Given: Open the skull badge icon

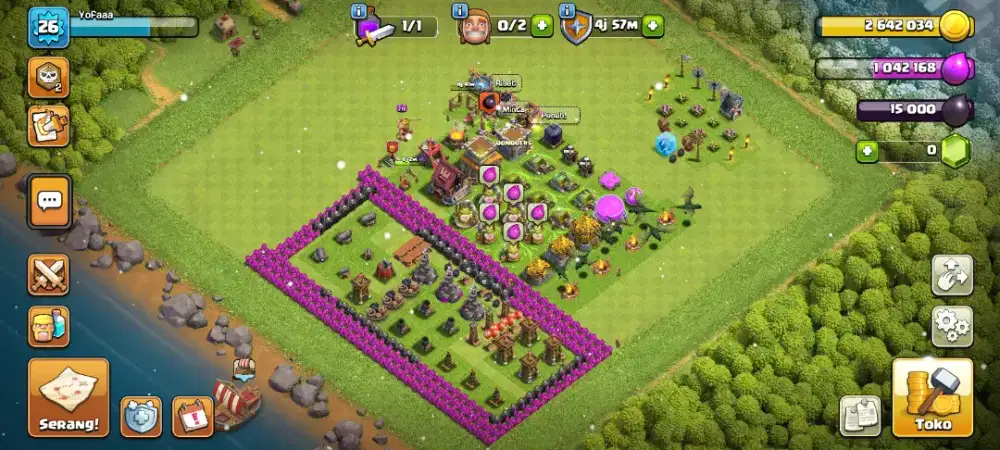Looking at the screenshot, I should (x=48, y=77).
